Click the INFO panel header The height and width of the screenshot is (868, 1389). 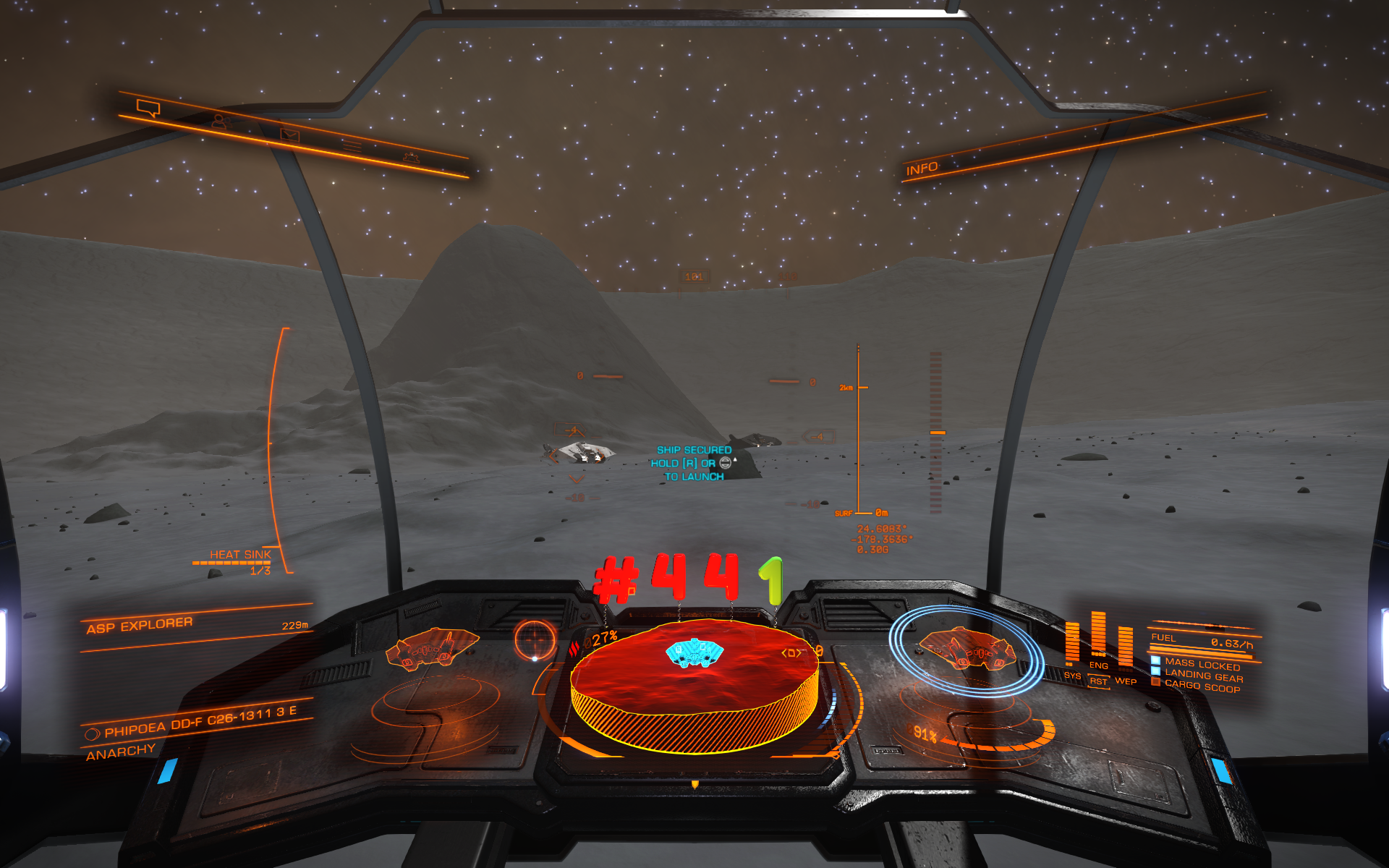[922, 169]
